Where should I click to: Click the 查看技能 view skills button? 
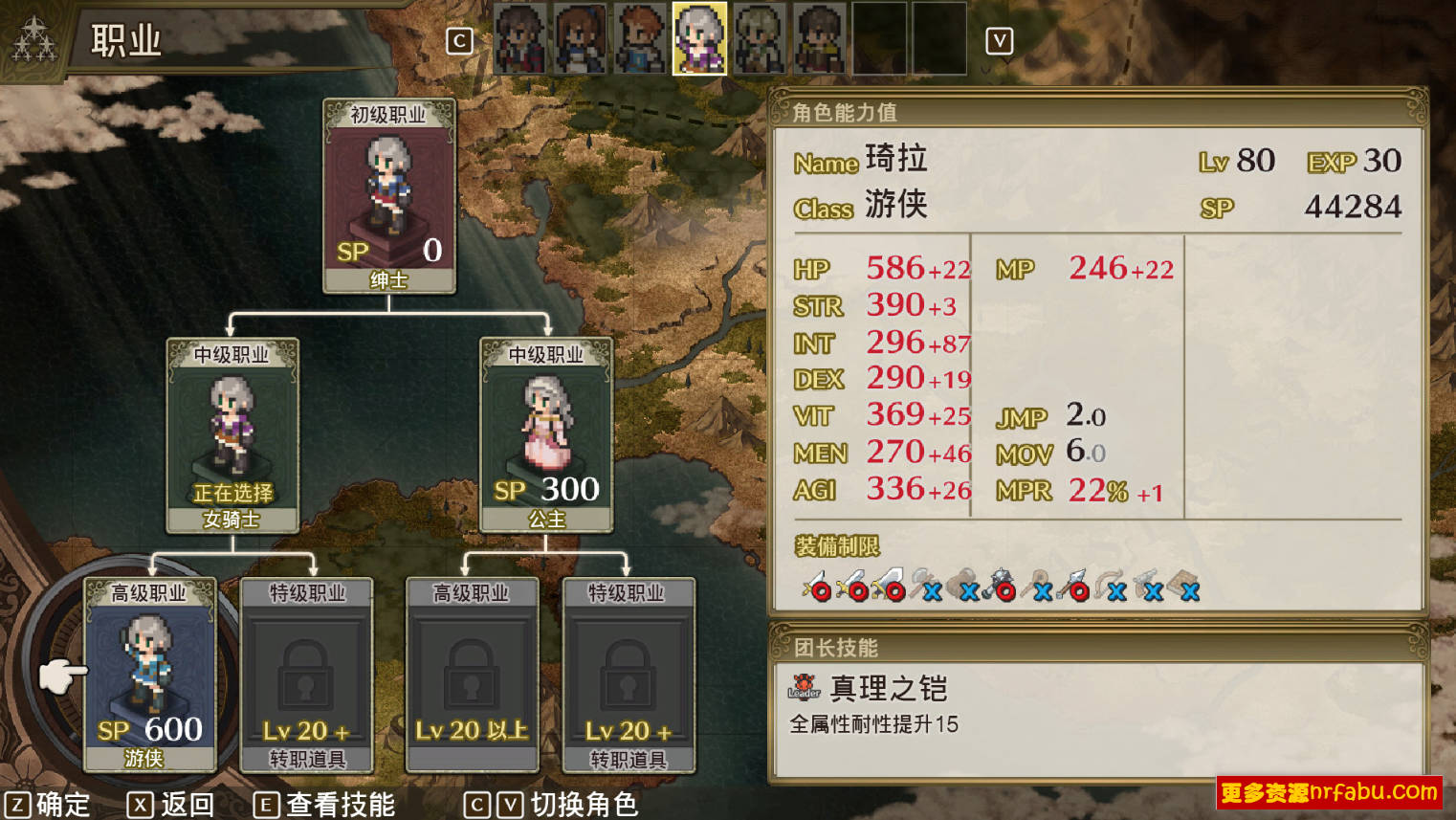[325, 805]
